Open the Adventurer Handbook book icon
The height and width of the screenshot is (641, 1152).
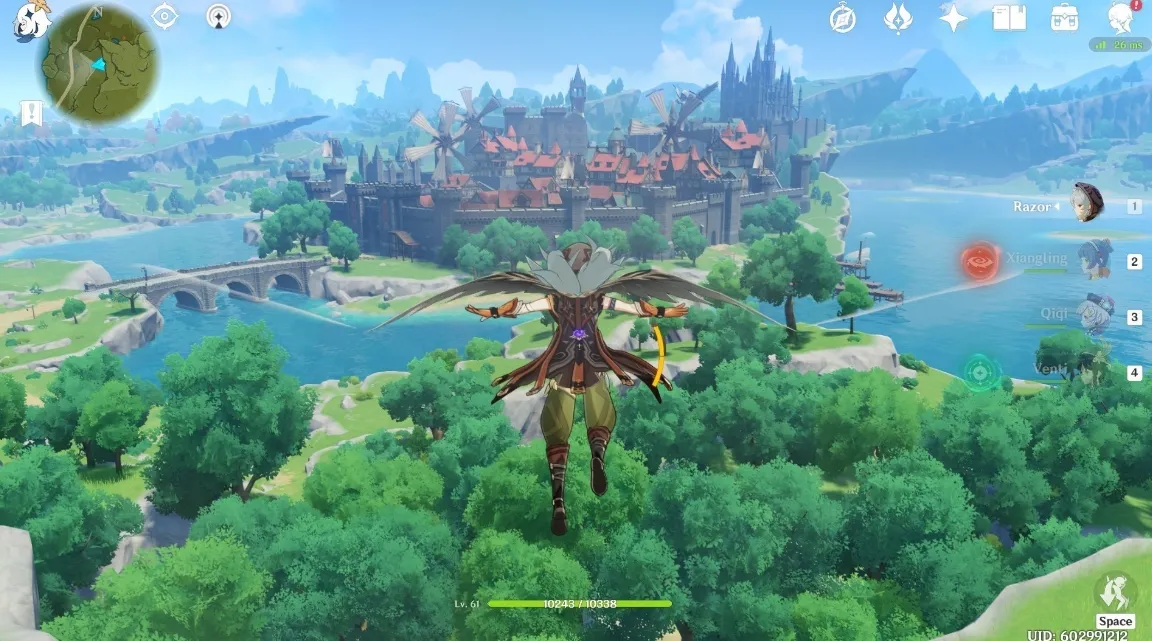1008,17
